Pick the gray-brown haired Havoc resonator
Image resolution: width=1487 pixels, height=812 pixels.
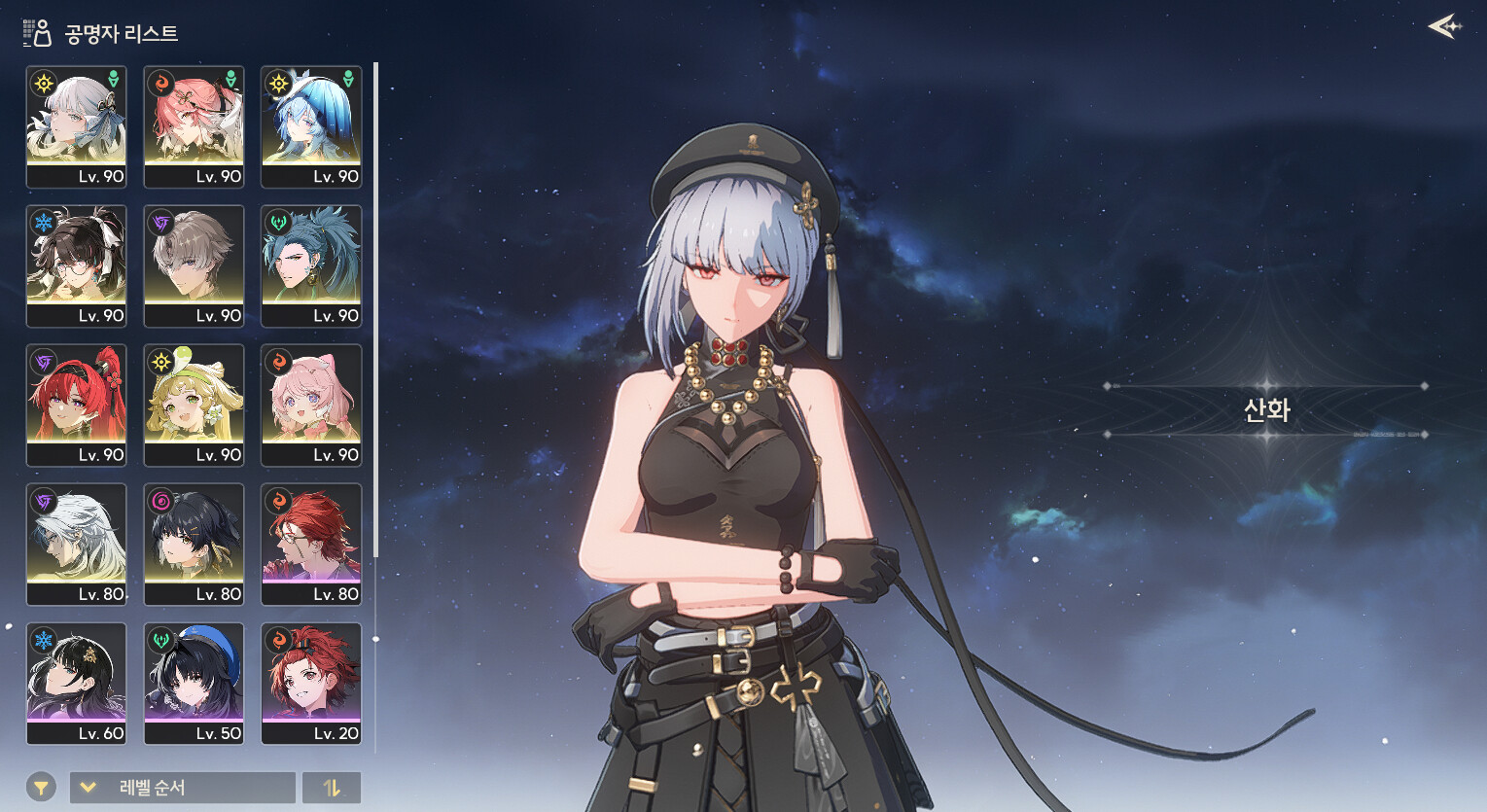194,265
